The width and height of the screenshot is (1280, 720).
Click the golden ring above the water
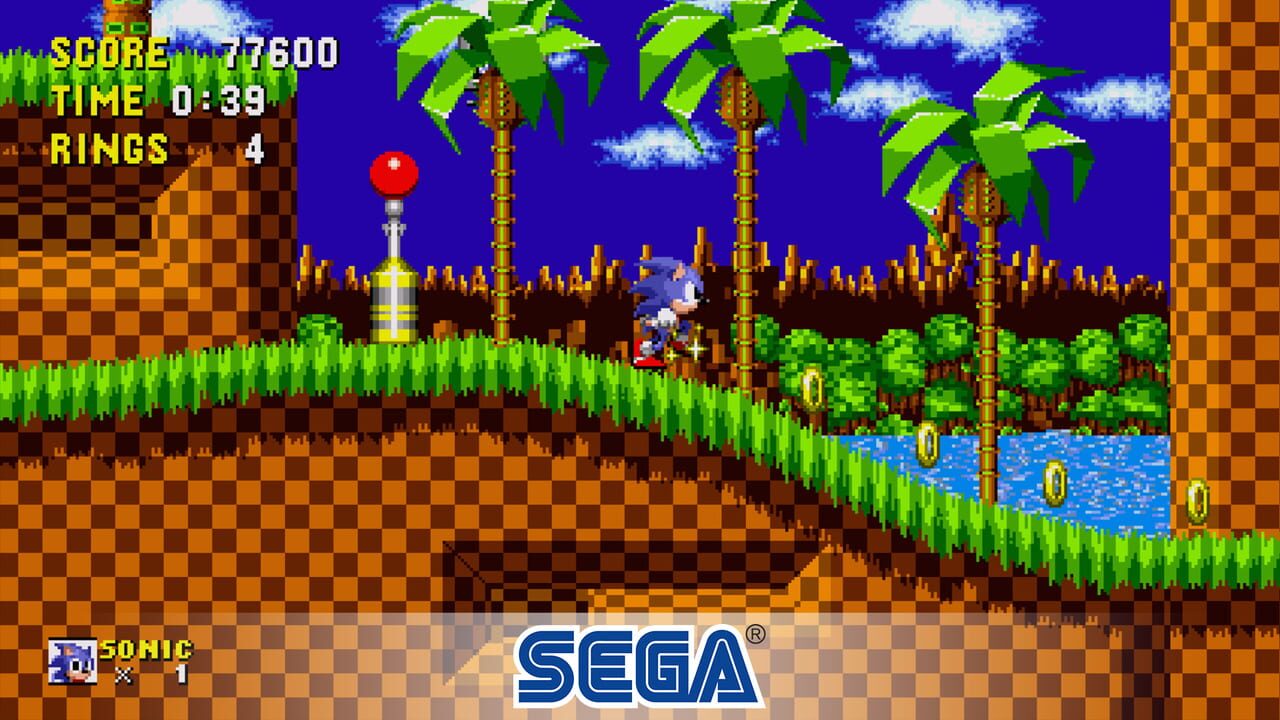click(926, 443)
